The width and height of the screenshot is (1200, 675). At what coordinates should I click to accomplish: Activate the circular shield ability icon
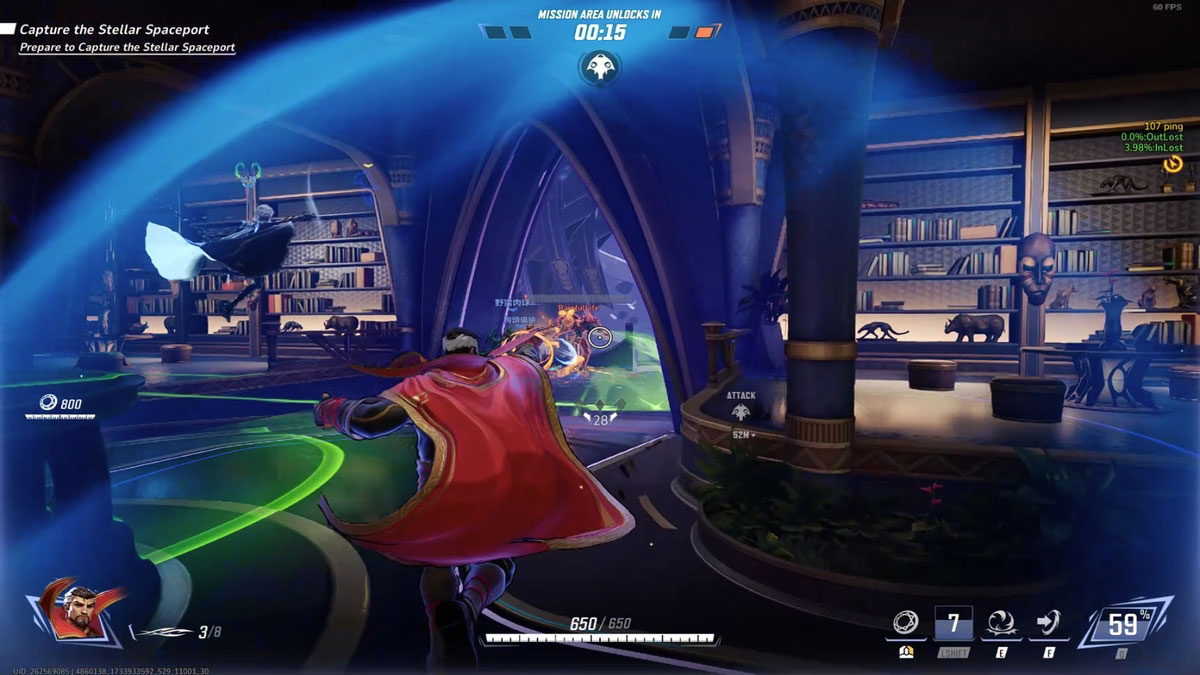tap(906, 624)
